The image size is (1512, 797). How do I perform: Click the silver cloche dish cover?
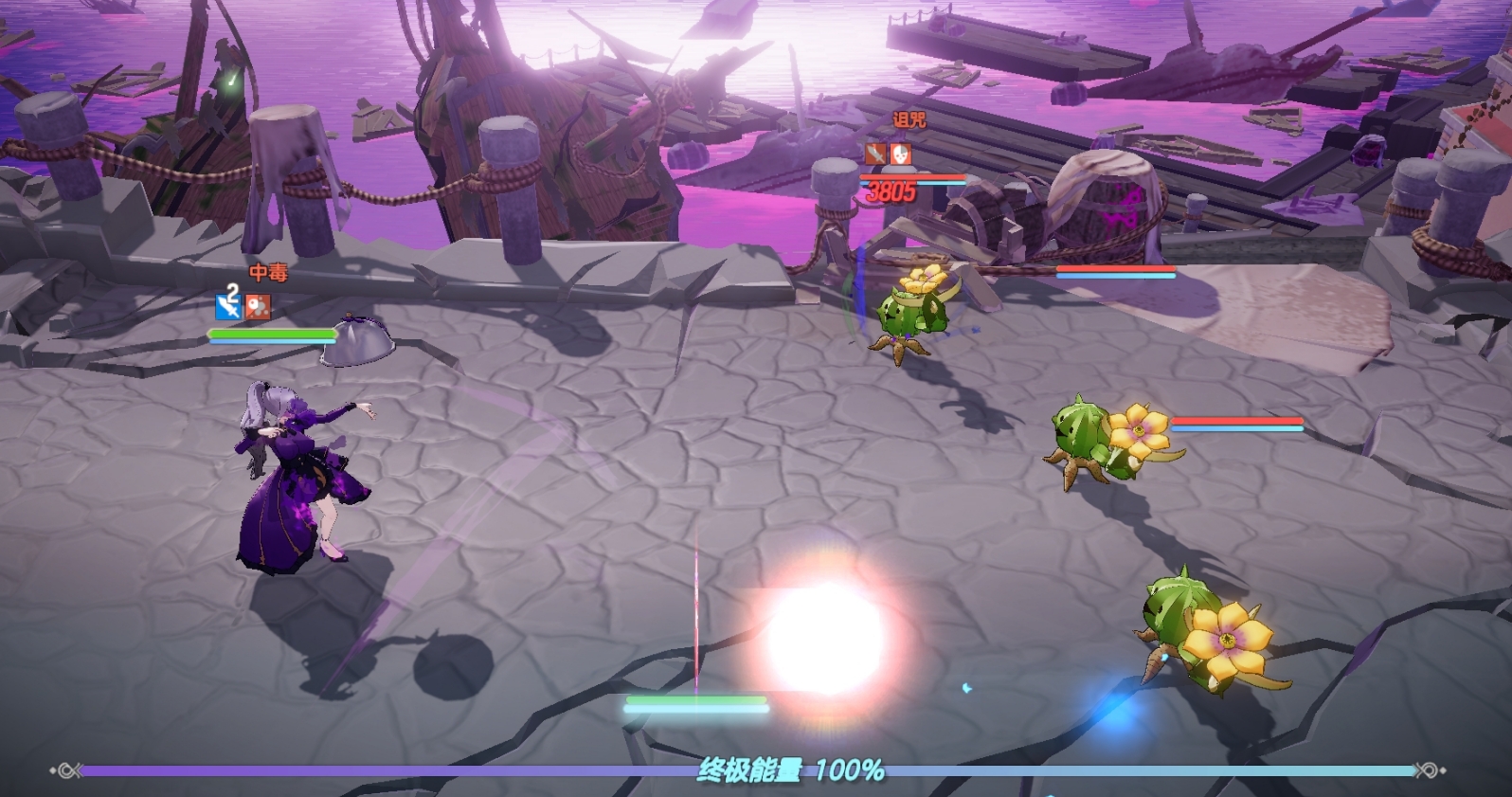(358, 345)
